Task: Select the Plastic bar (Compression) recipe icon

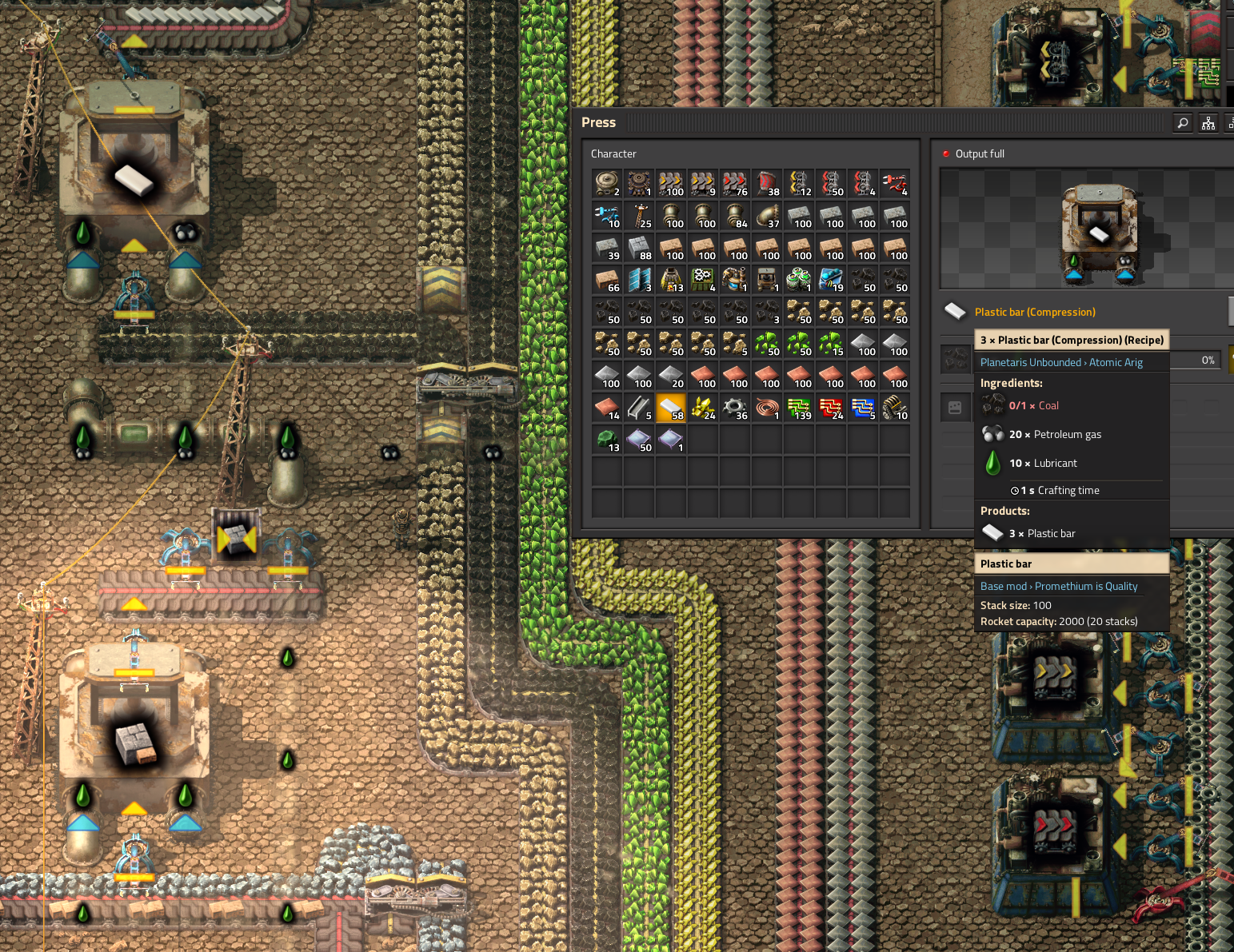Action: click(x=955, y=311)
